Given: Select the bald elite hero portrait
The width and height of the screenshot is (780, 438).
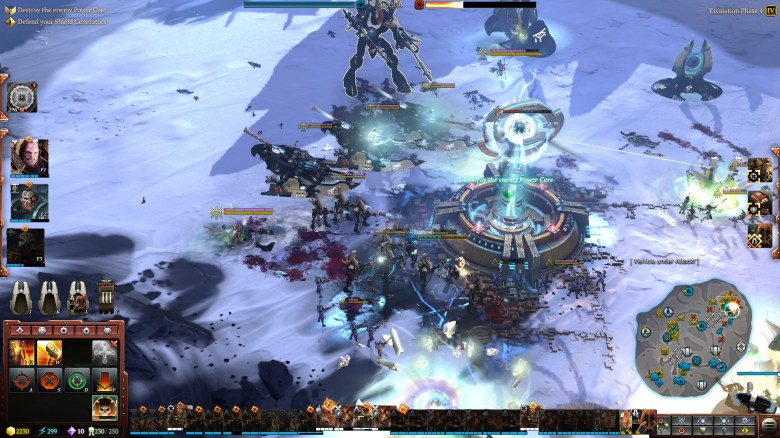Looking at the screenshot, I should 28,154.
